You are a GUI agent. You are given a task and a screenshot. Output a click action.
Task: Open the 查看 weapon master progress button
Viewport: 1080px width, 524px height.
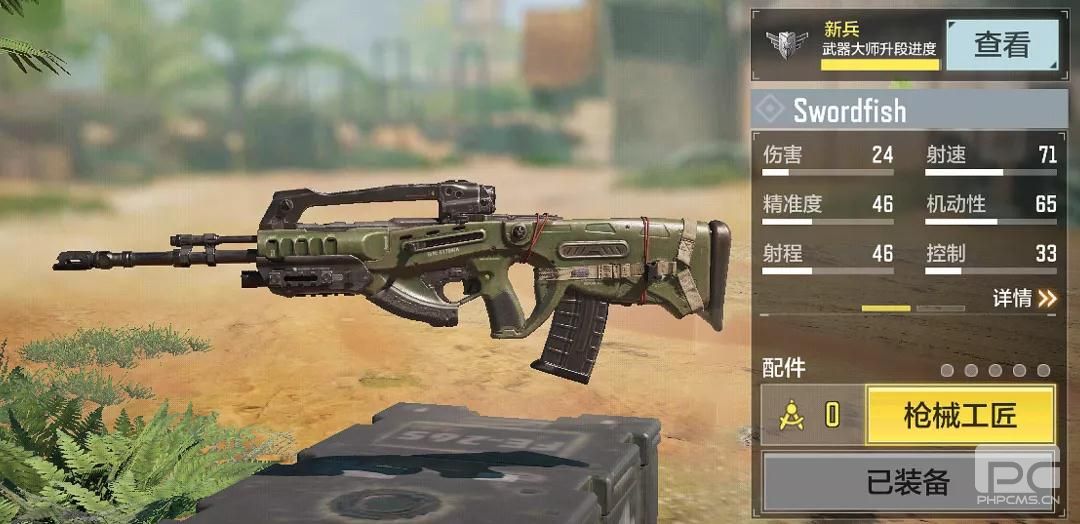point(1001,45)
